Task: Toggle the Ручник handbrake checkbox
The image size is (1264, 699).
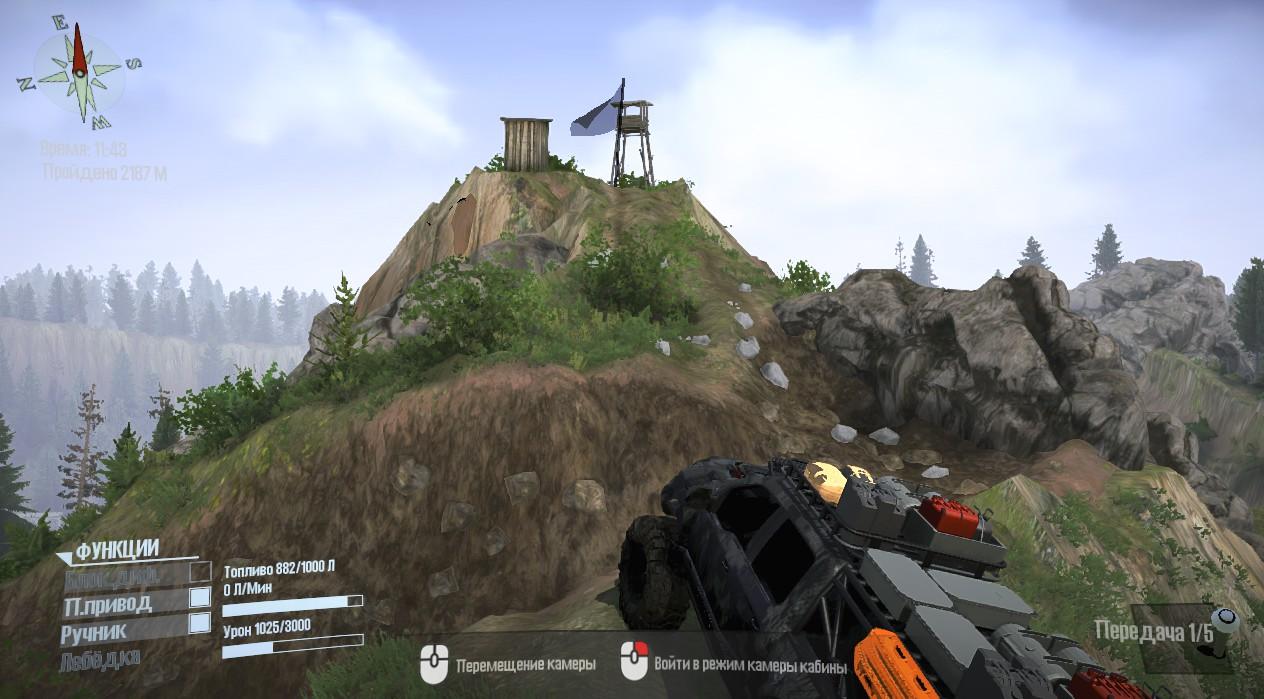Action: click(200, 623)
